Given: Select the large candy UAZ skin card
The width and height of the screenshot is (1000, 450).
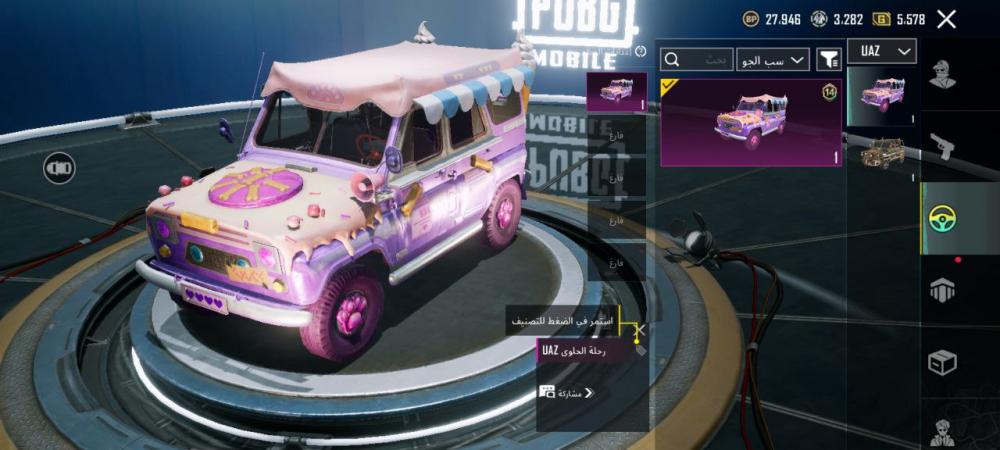Looking at the screenshot, I should 751,123.
